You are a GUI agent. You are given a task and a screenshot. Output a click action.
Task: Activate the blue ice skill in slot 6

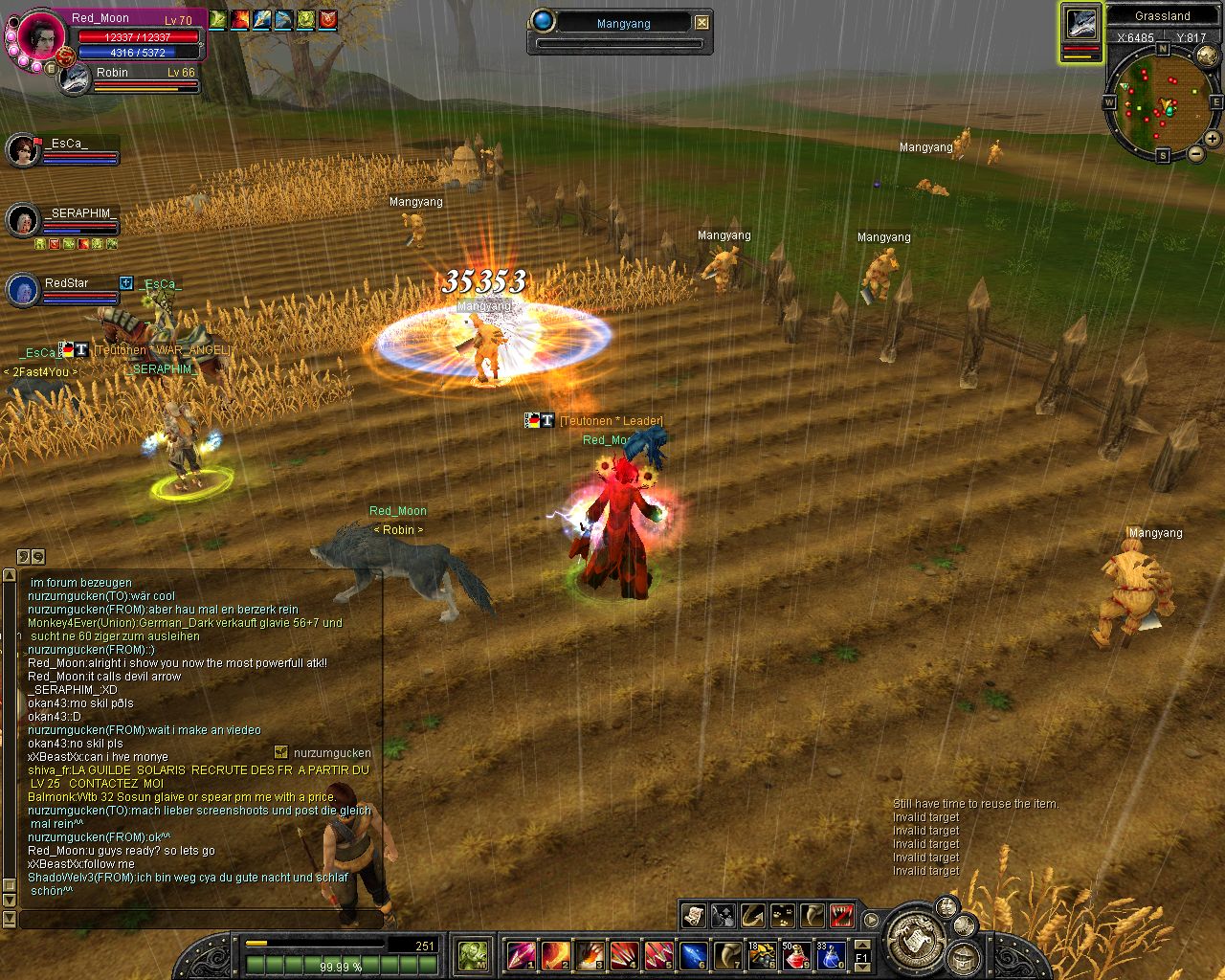coord(693,955)
